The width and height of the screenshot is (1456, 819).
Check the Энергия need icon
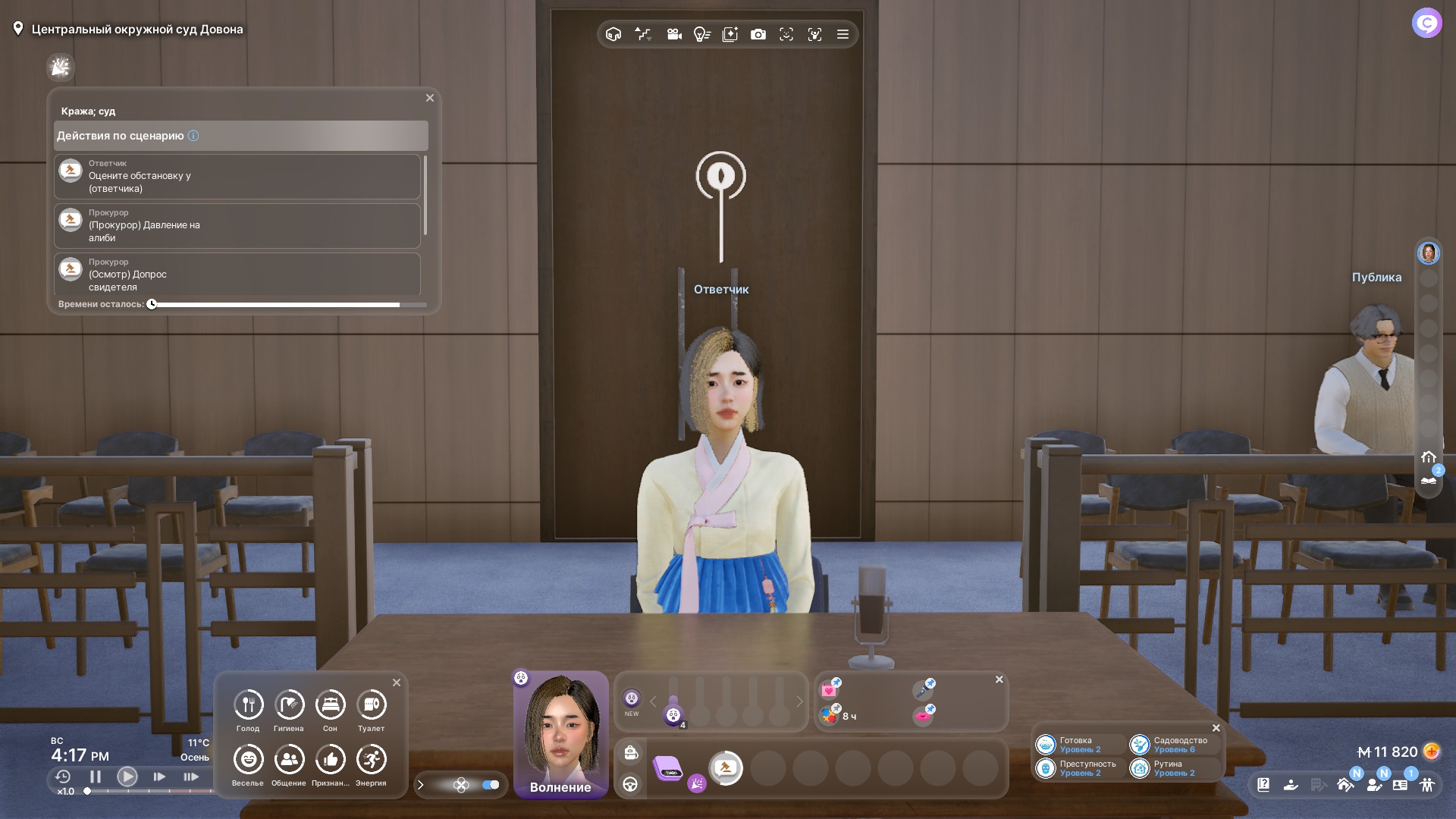[x=371, y=760]
